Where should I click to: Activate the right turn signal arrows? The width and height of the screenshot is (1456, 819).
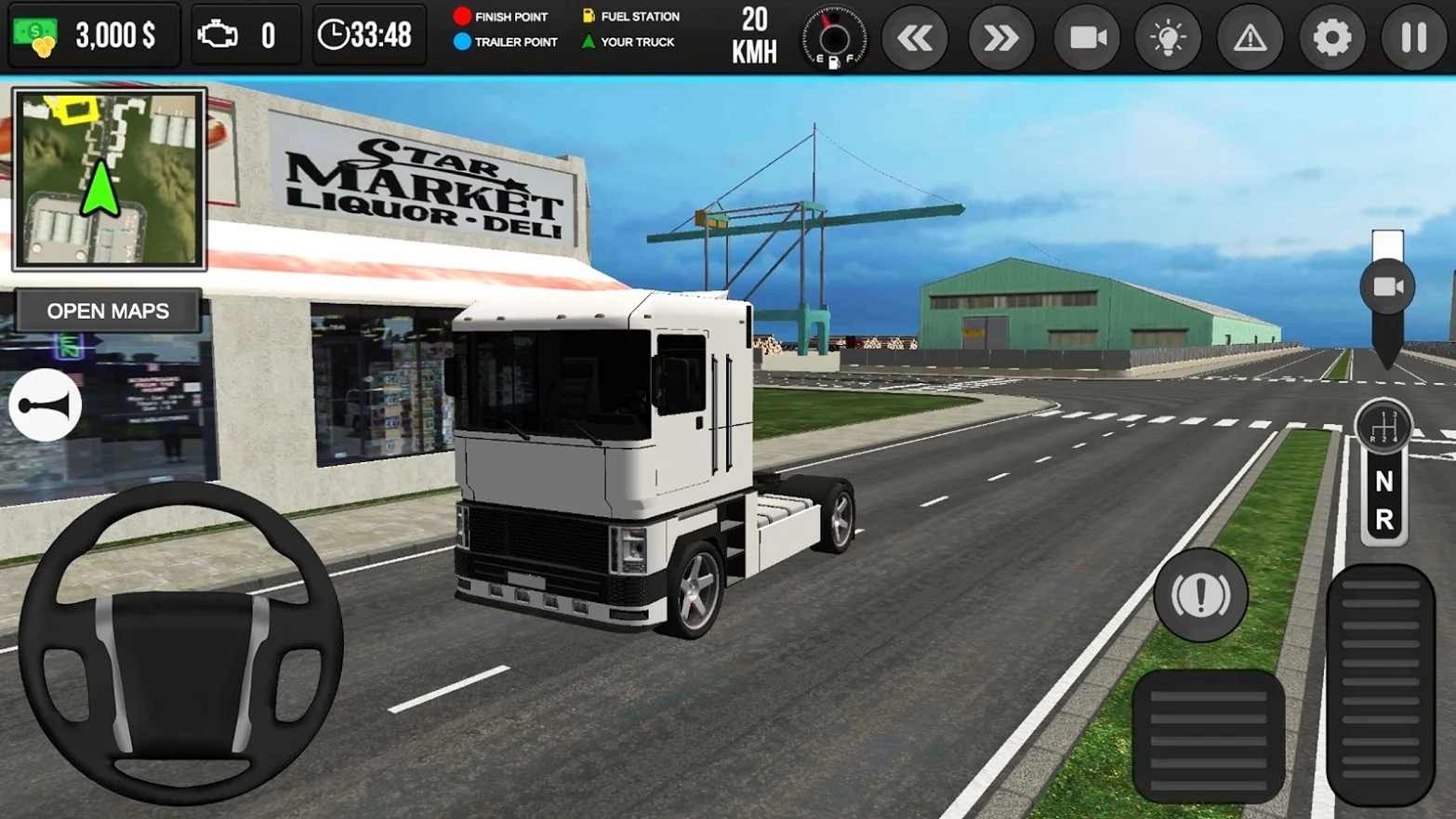(1000, 38)
